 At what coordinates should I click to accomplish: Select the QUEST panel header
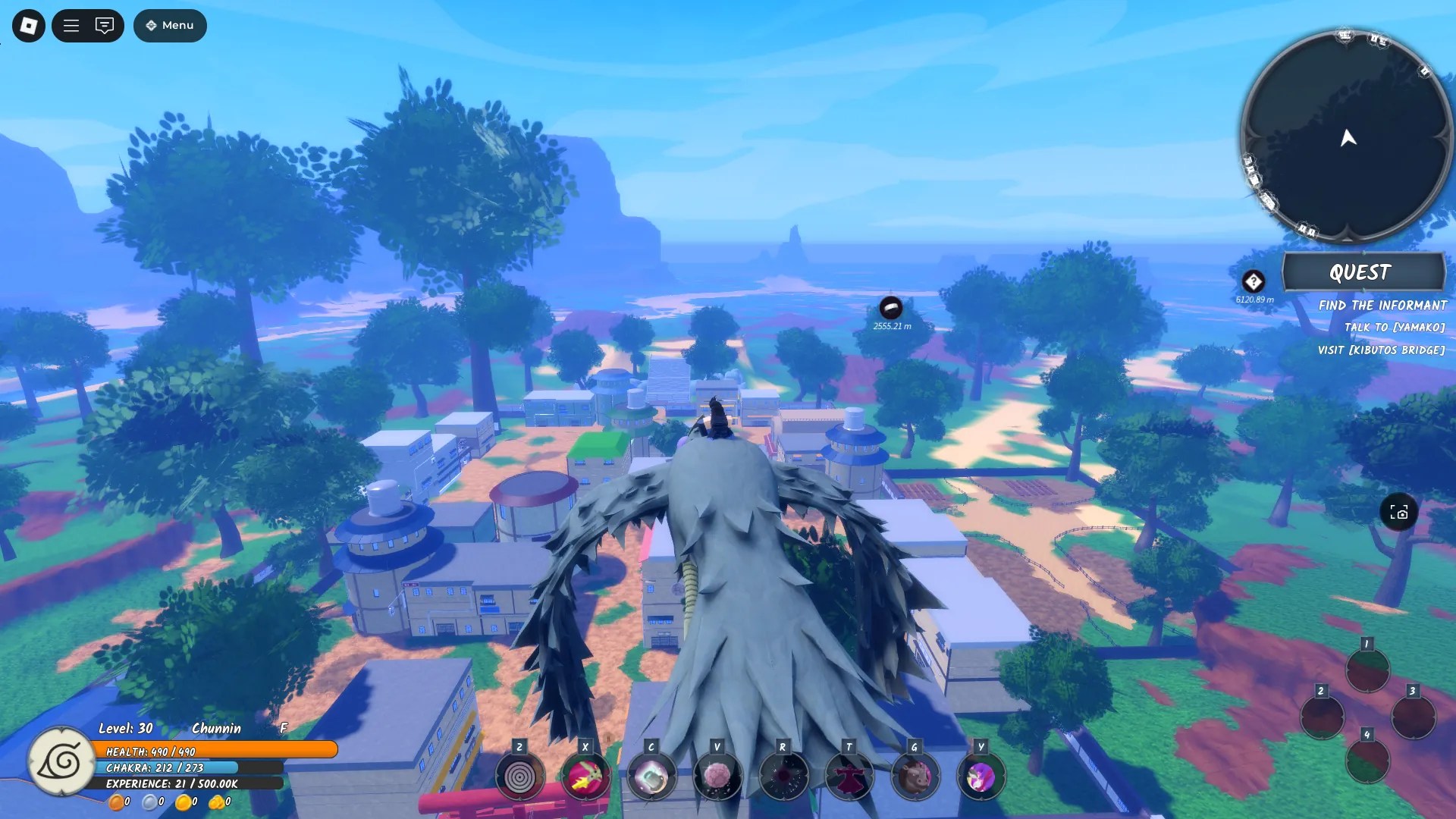click(x=1363, y=273)
